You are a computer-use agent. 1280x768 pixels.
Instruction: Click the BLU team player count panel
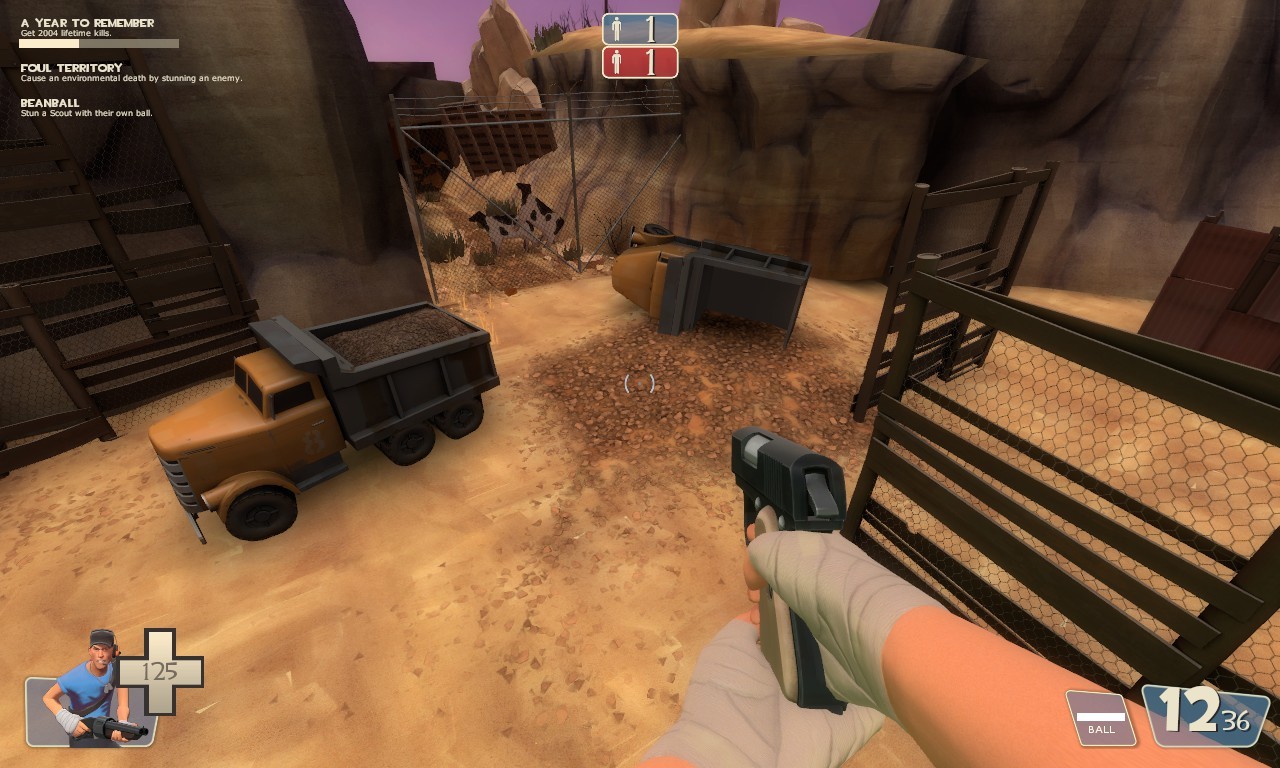click(x=640, y=29)
